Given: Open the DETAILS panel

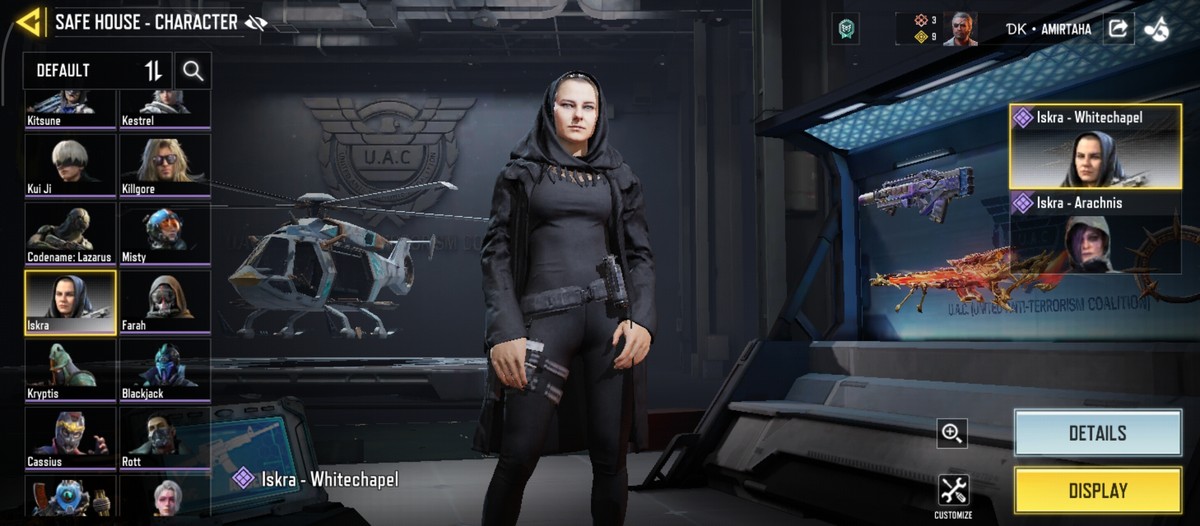Looking at the screenshot, I should (1097, 433).
